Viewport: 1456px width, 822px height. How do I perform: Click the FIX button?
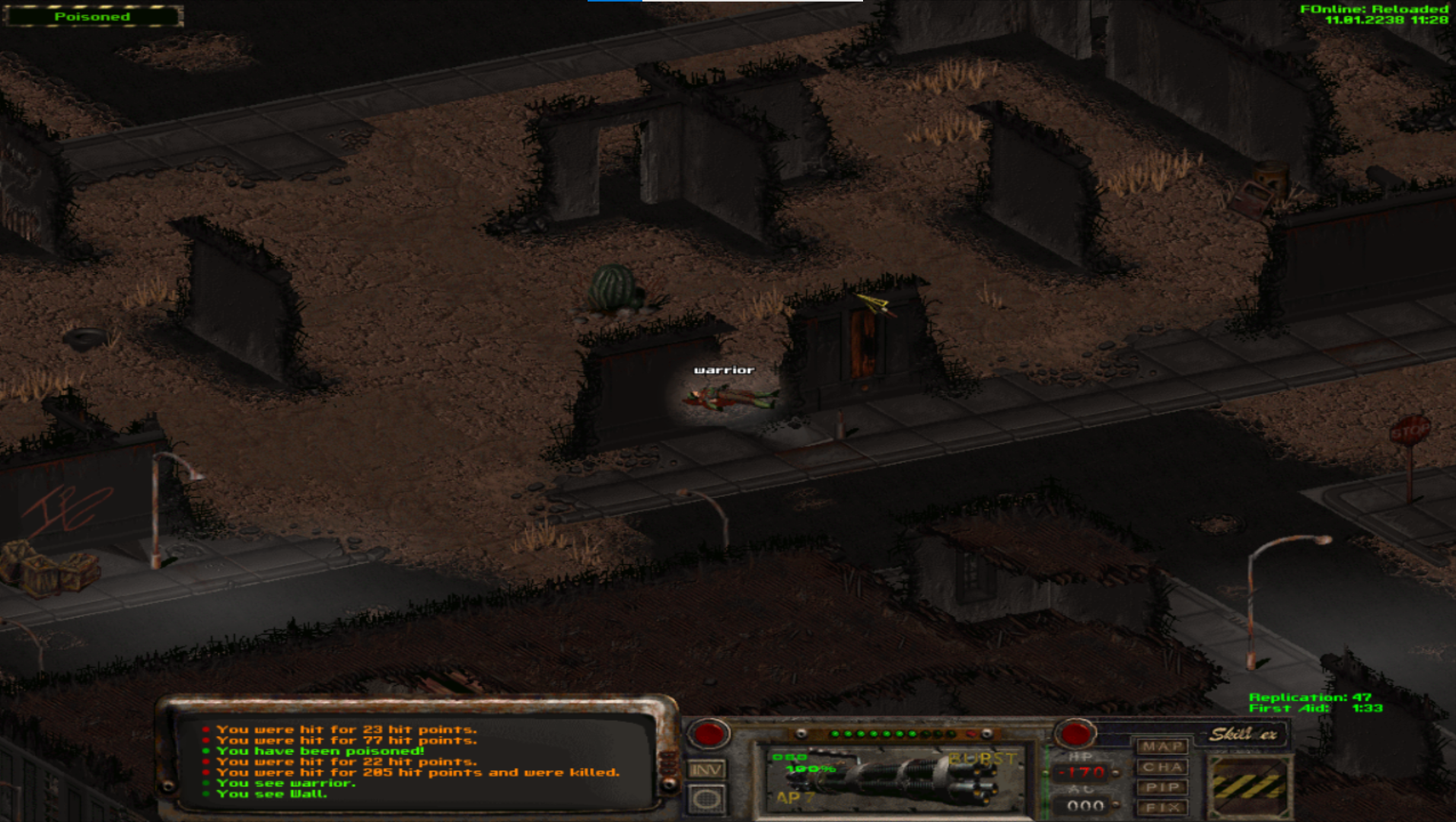[1161, 807]
